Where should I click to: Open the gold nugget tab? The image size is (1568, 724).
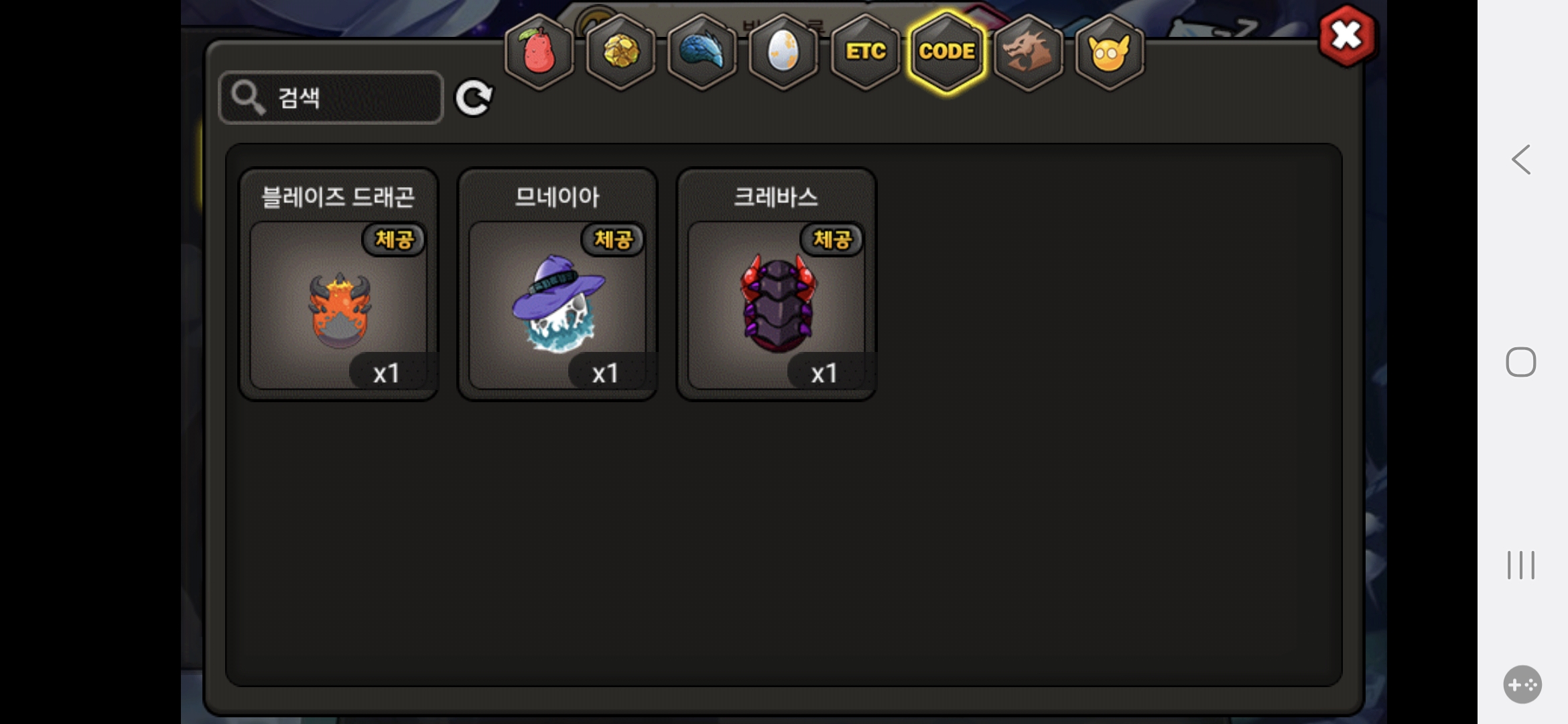[x=621, y=52]
